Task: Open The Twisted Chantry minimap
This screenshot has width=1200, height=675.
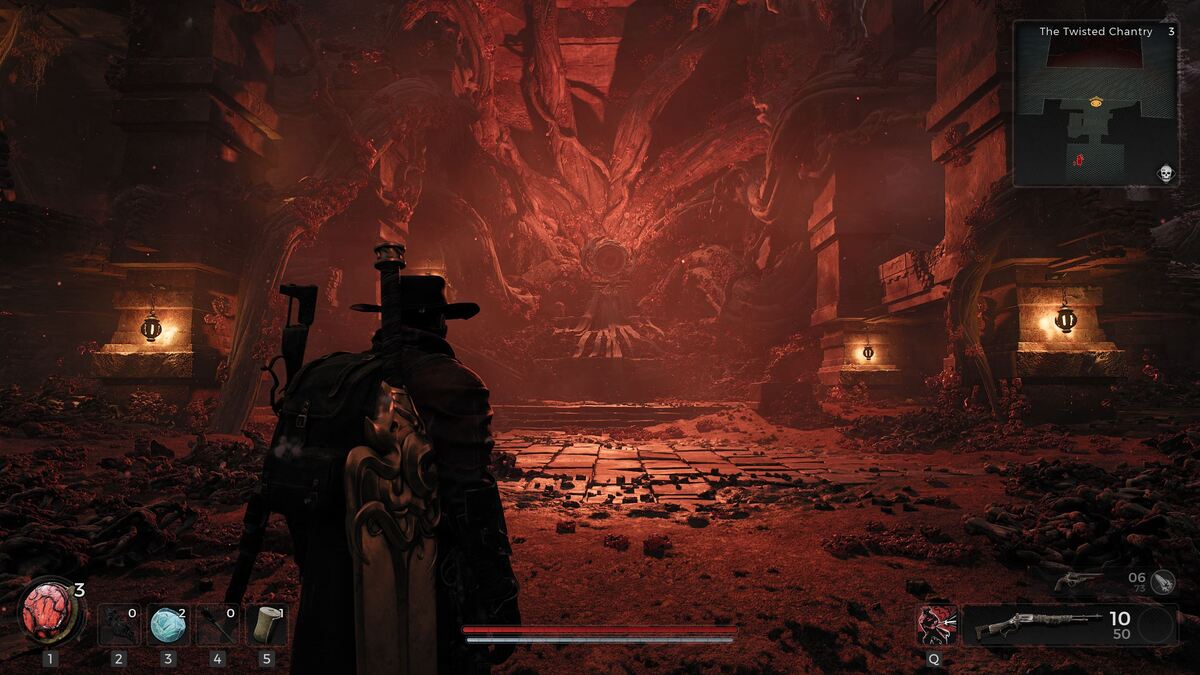Action: [1095, 105]
